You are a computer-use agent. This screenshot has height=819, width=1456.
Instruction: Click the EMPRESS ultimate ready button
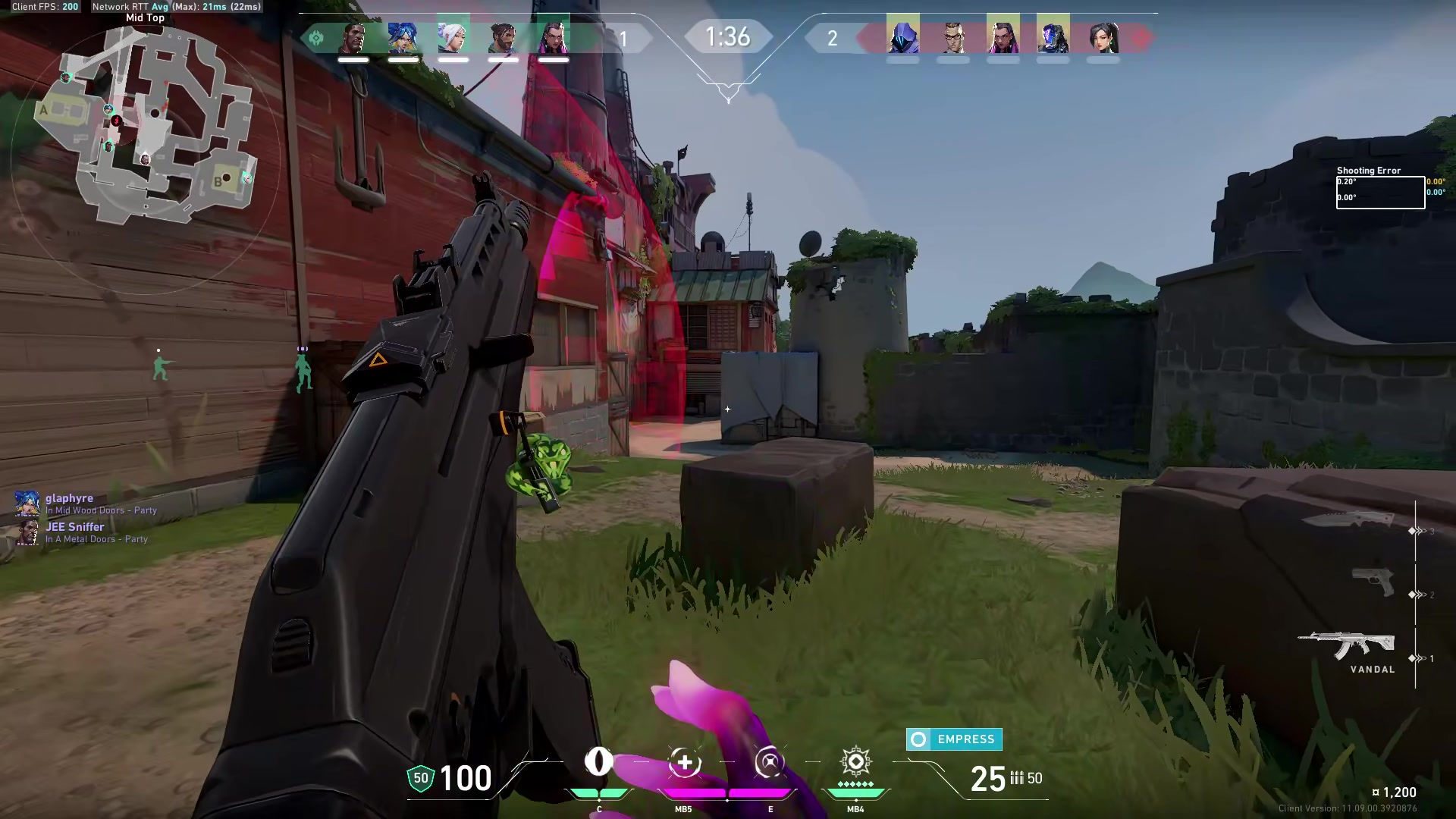coord(954,739)
